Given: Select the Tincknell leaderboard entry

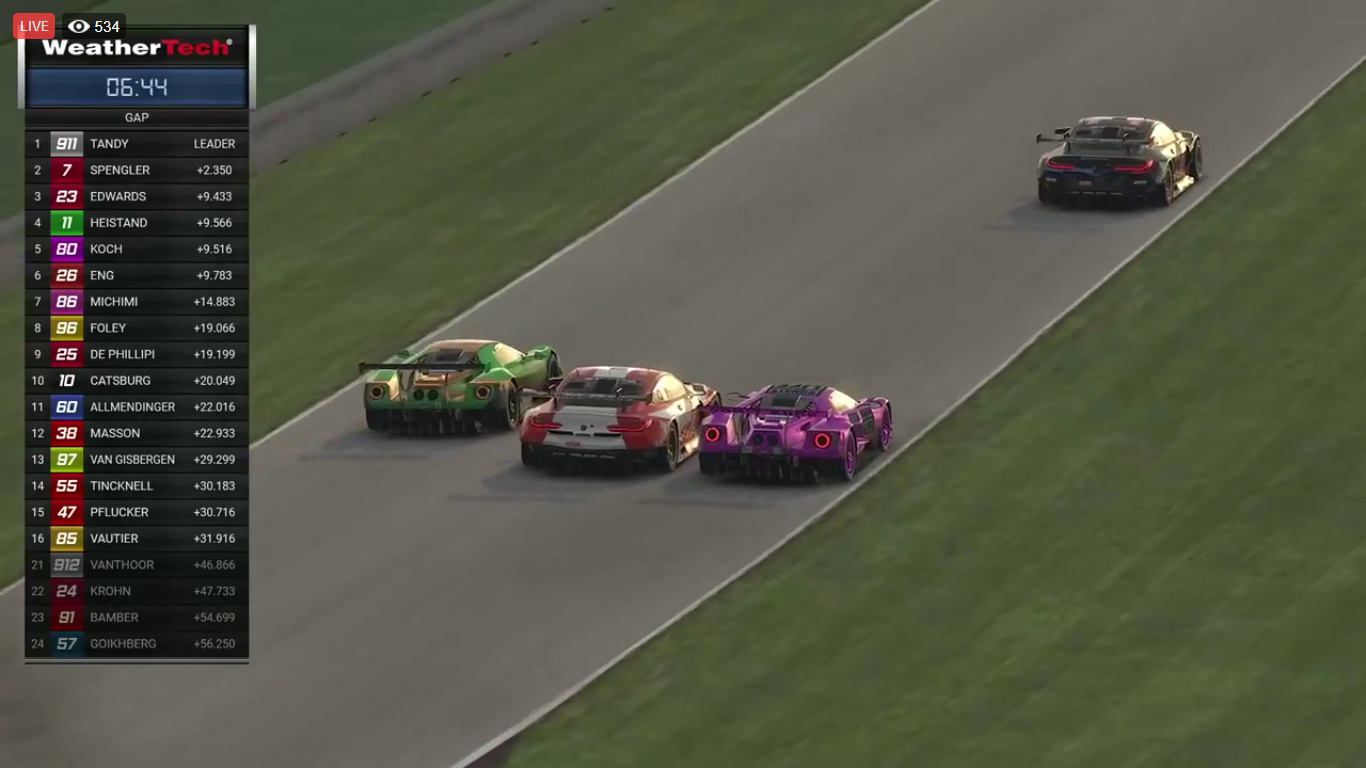Looking at the screenshot, I should pyautogui.click(x=137, y=486).
